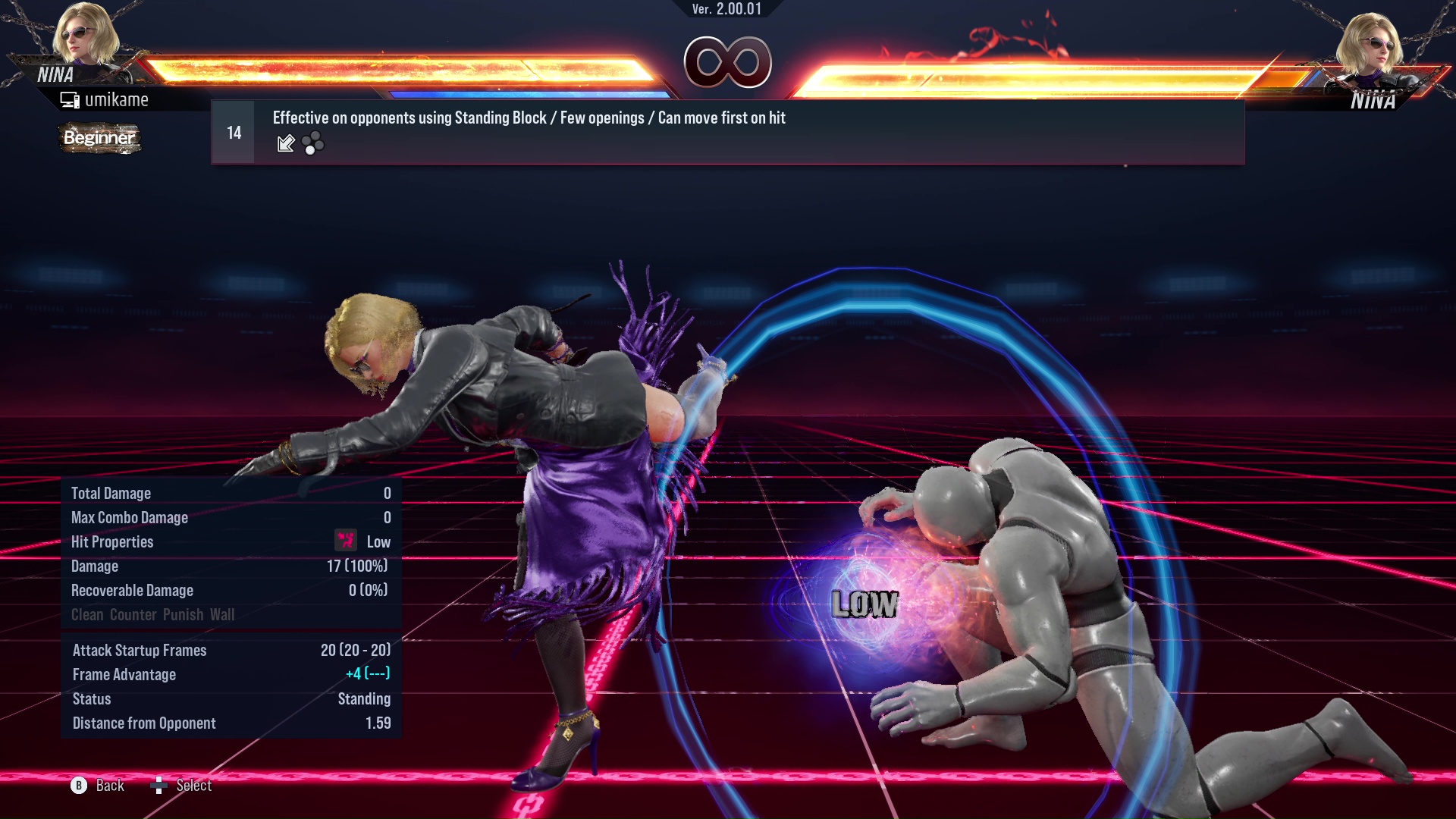Click the umikame player name

(x=118, y=99)
